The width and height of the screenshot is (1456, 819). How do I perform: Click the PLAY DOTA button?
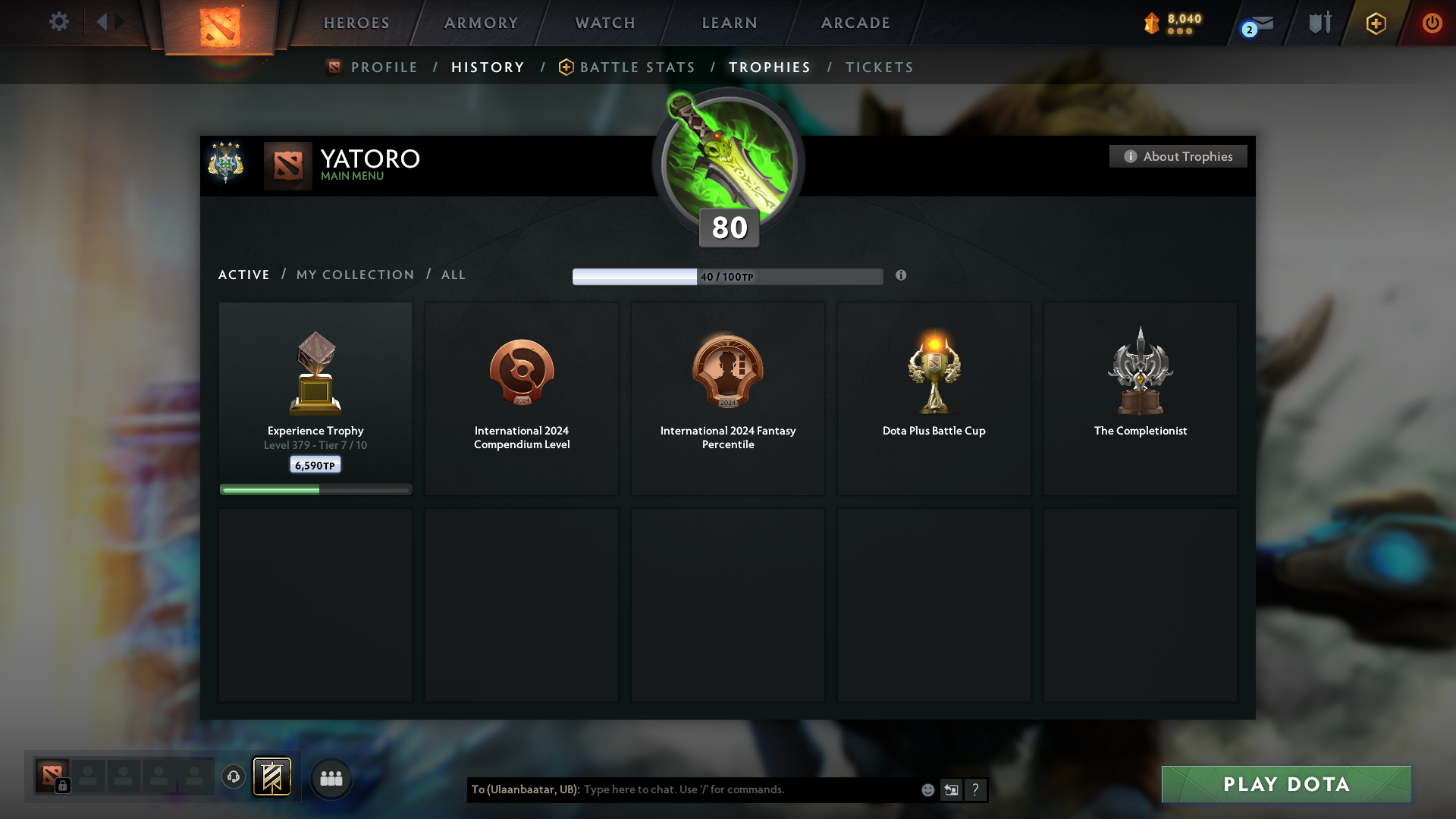coord(1285,784)
